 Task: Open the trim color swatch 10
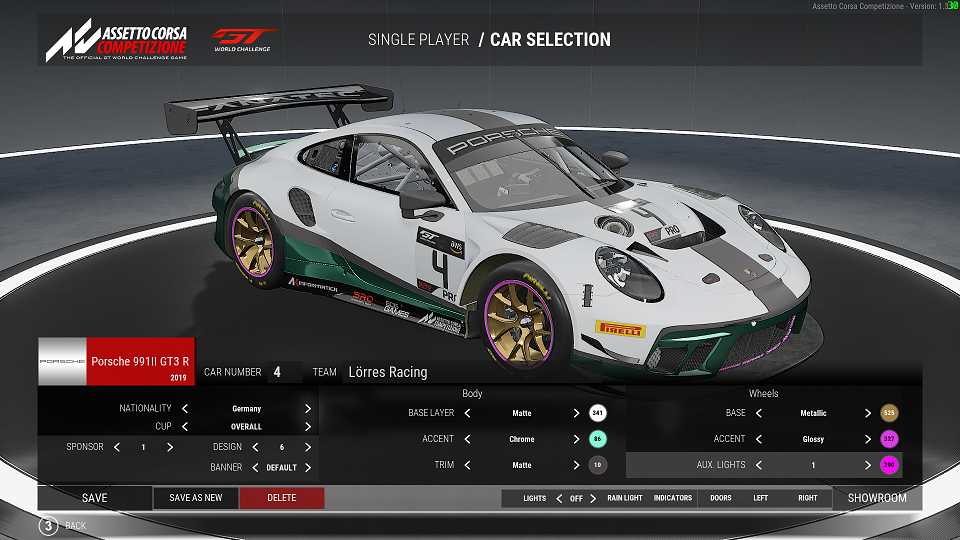point(598,465)
